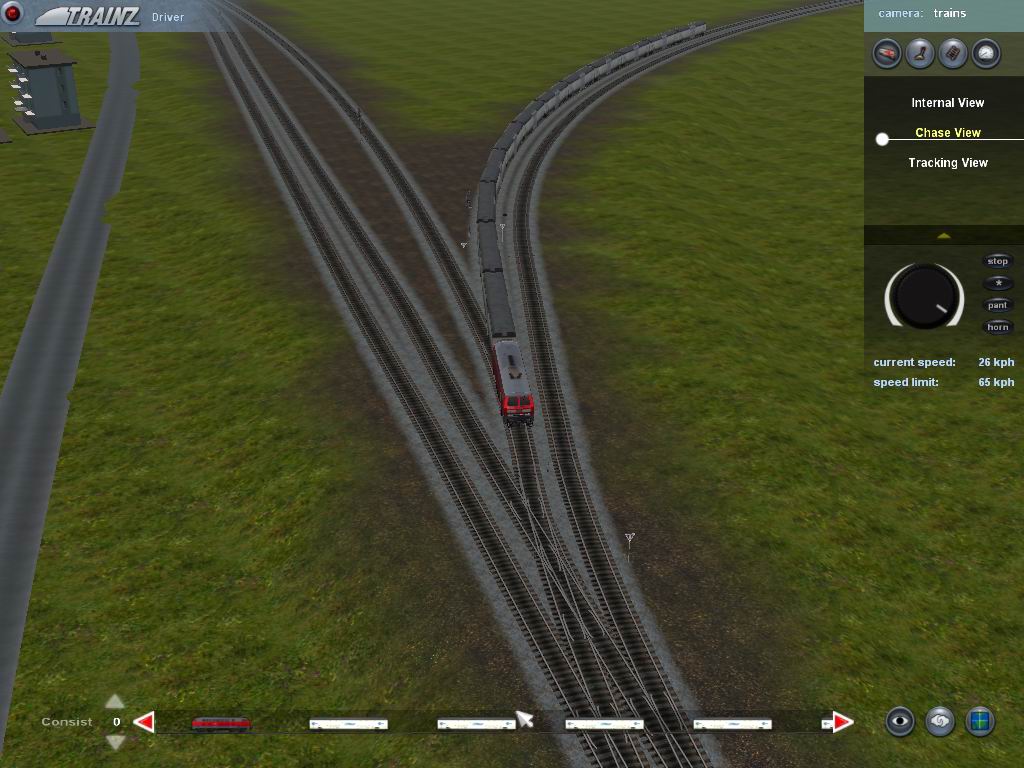Click the red record button beside Trainz logo
This screenshot has height=768, width=1024.
[x=13, y=13]
